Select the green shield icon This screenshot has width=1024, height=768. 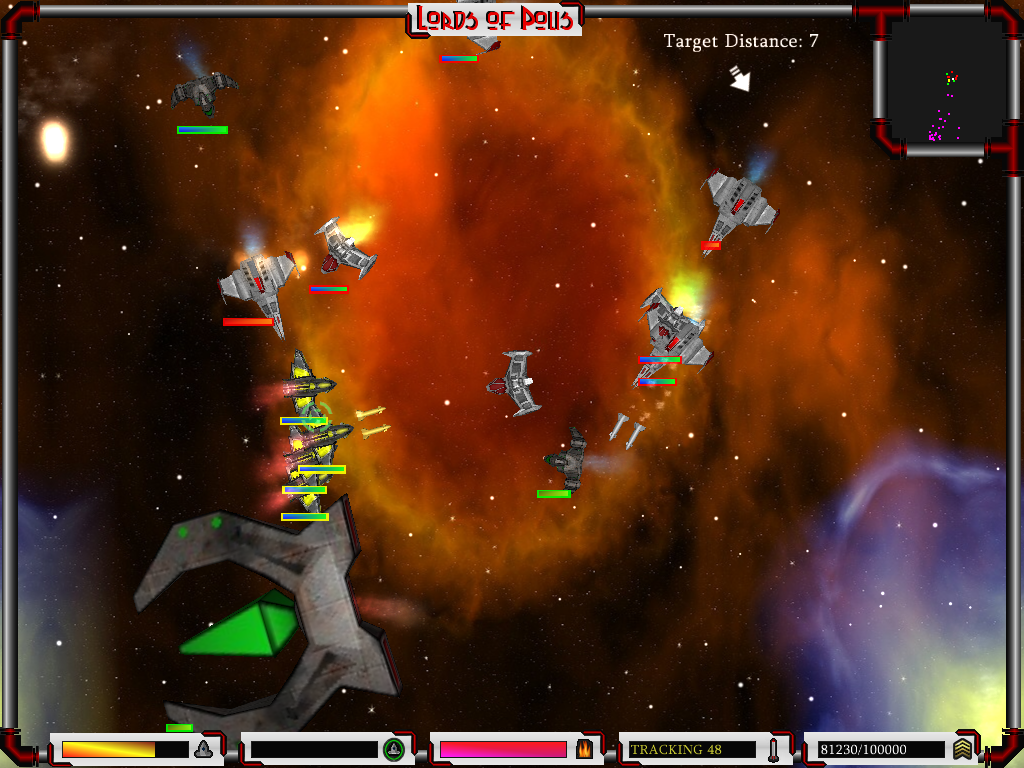(393, 749)
